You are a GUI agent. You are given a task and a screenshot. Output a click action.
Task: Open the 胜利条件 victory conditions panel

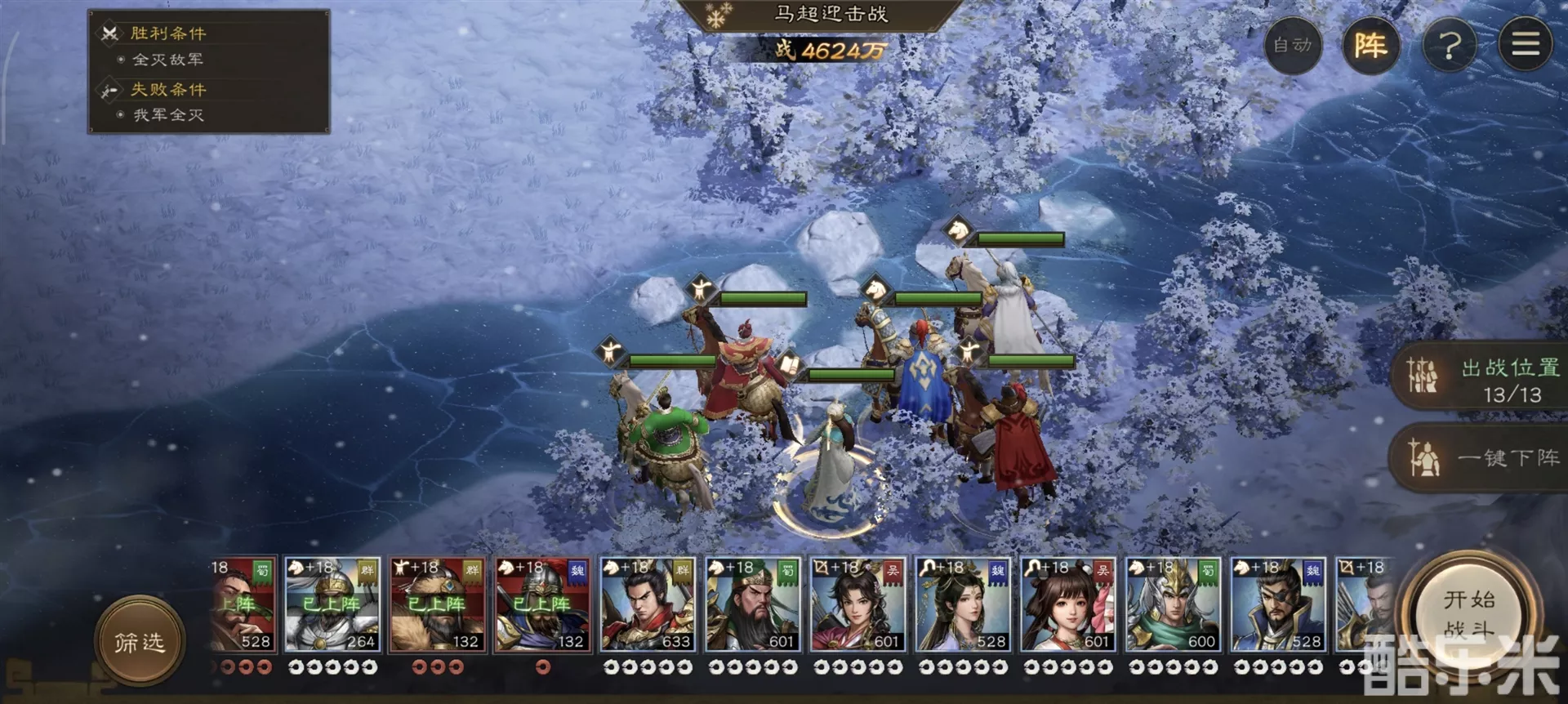click(168, 33)
